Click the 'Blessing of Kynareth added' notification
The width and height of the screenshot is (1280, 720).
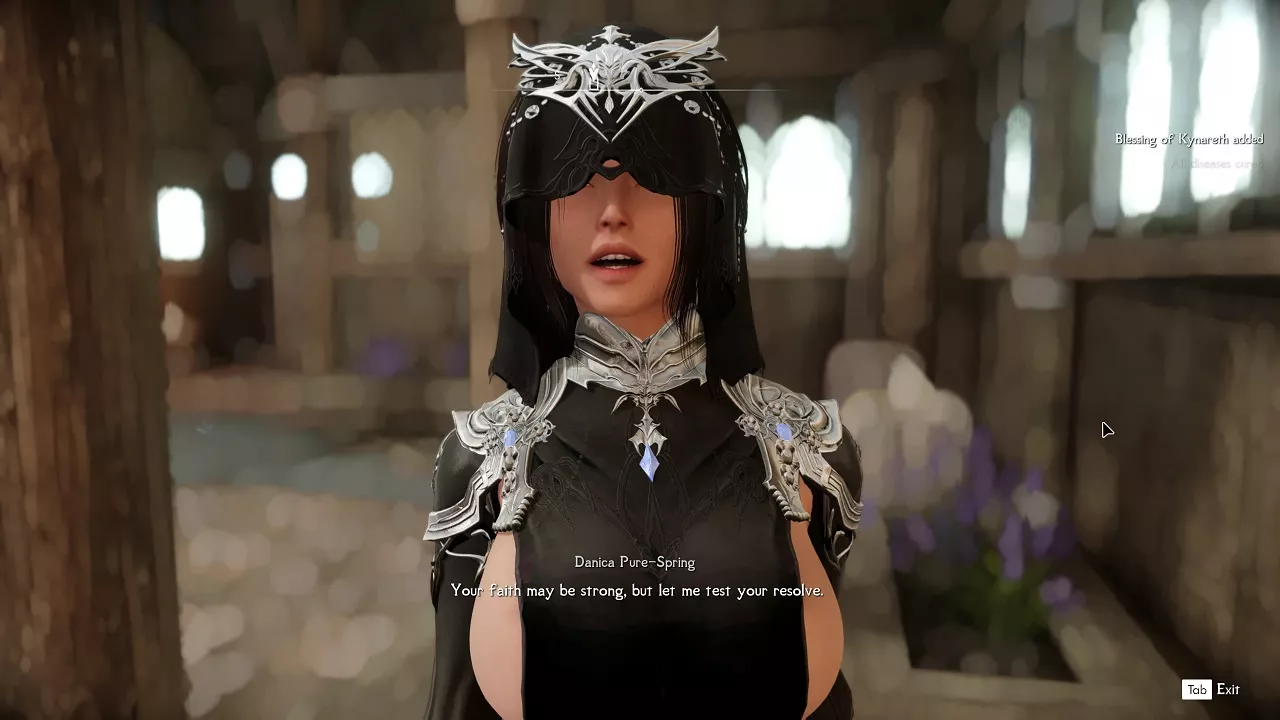pos(1190,139)
